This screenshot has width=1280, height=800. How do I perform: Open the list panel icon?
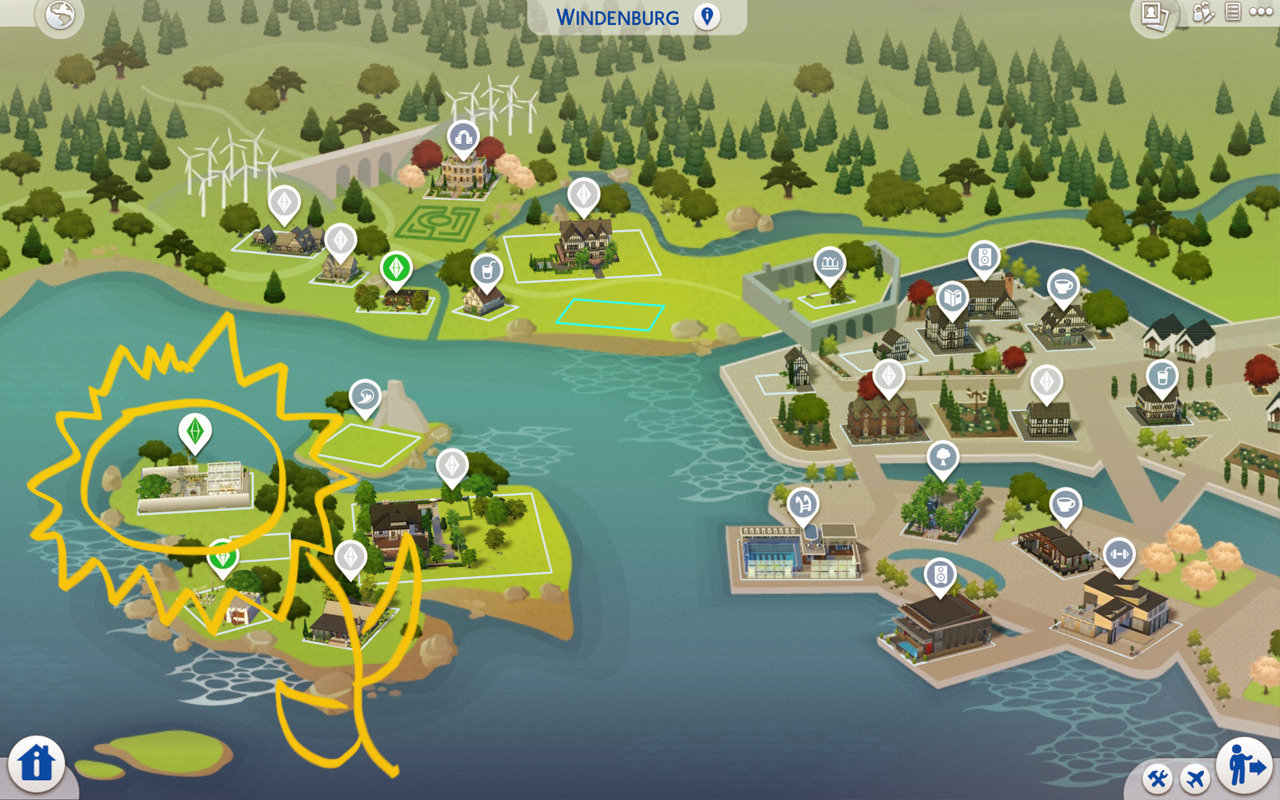[1233, 13]
